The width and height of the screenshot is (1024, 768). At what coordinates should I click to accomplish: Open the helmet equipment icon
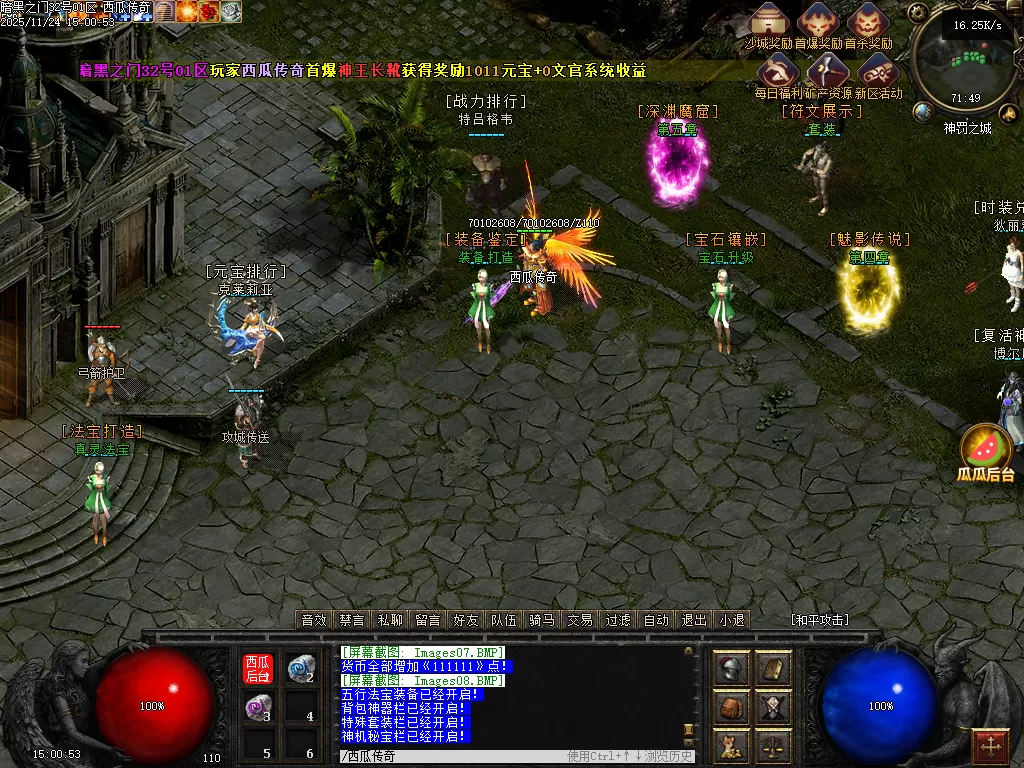point(733,670)
